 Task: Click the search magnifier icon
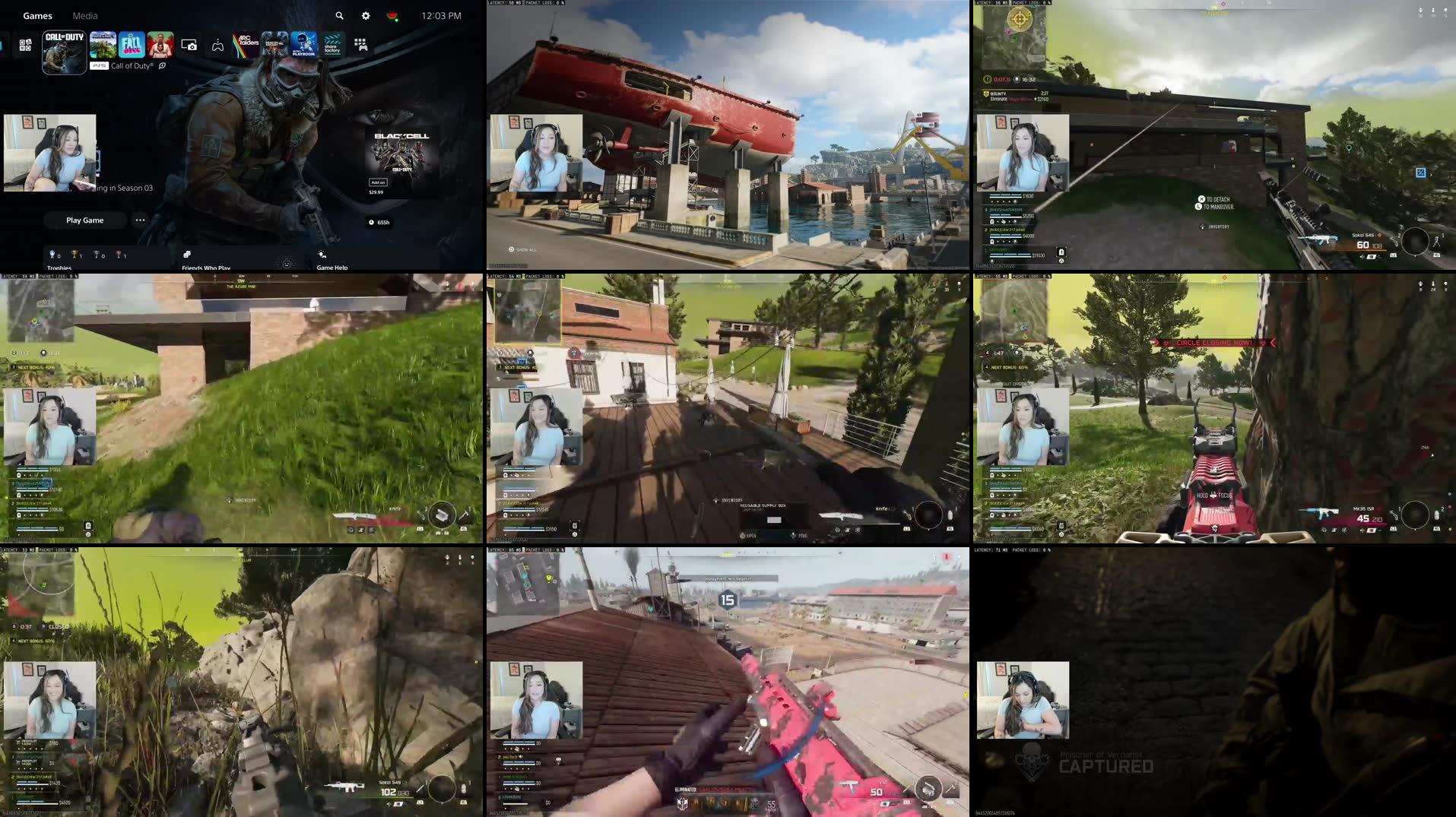[340, 16]
